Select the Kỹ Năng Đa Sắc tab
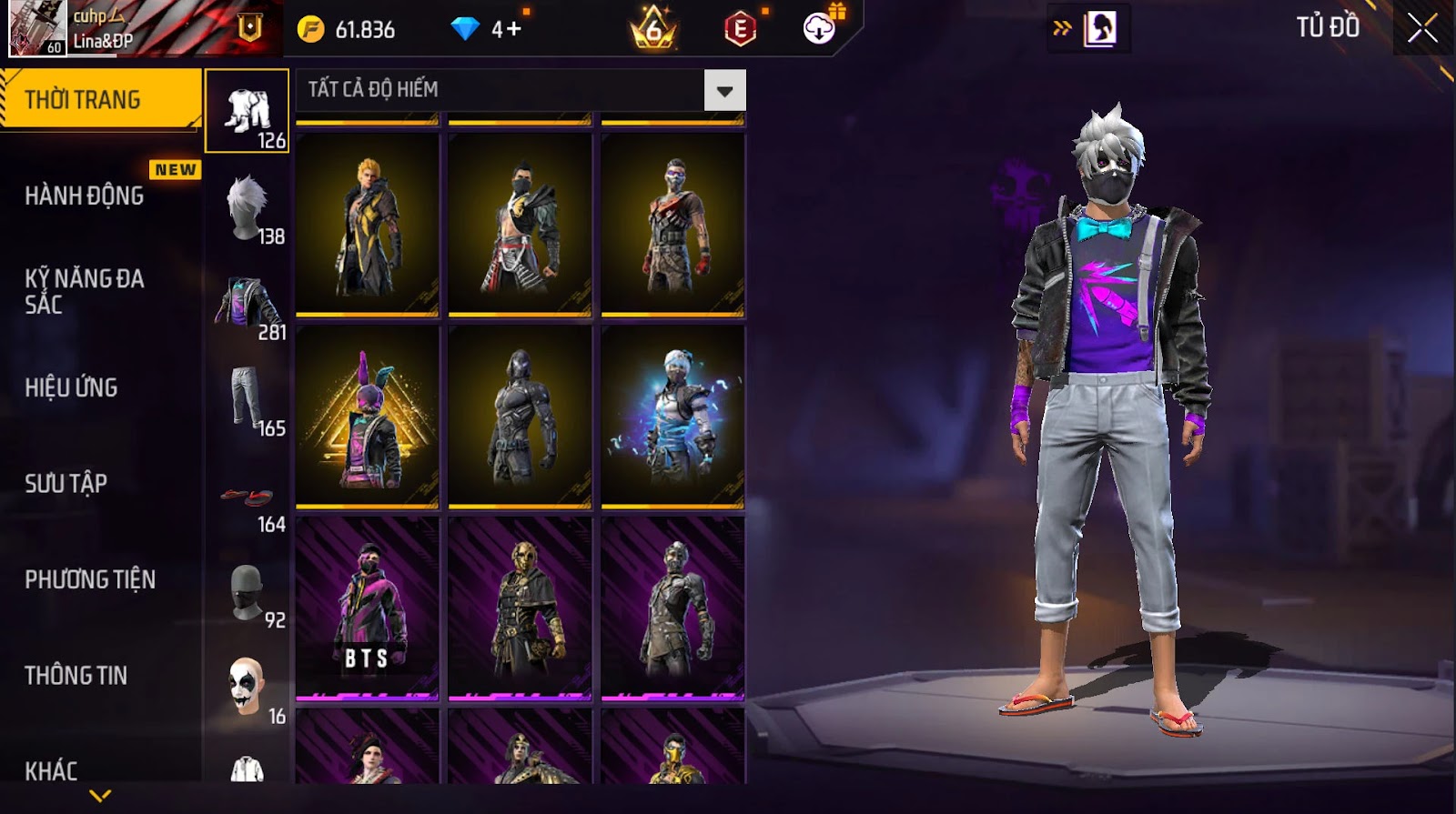This screenshot has width=1456, height=814. [x=85, y=291]
